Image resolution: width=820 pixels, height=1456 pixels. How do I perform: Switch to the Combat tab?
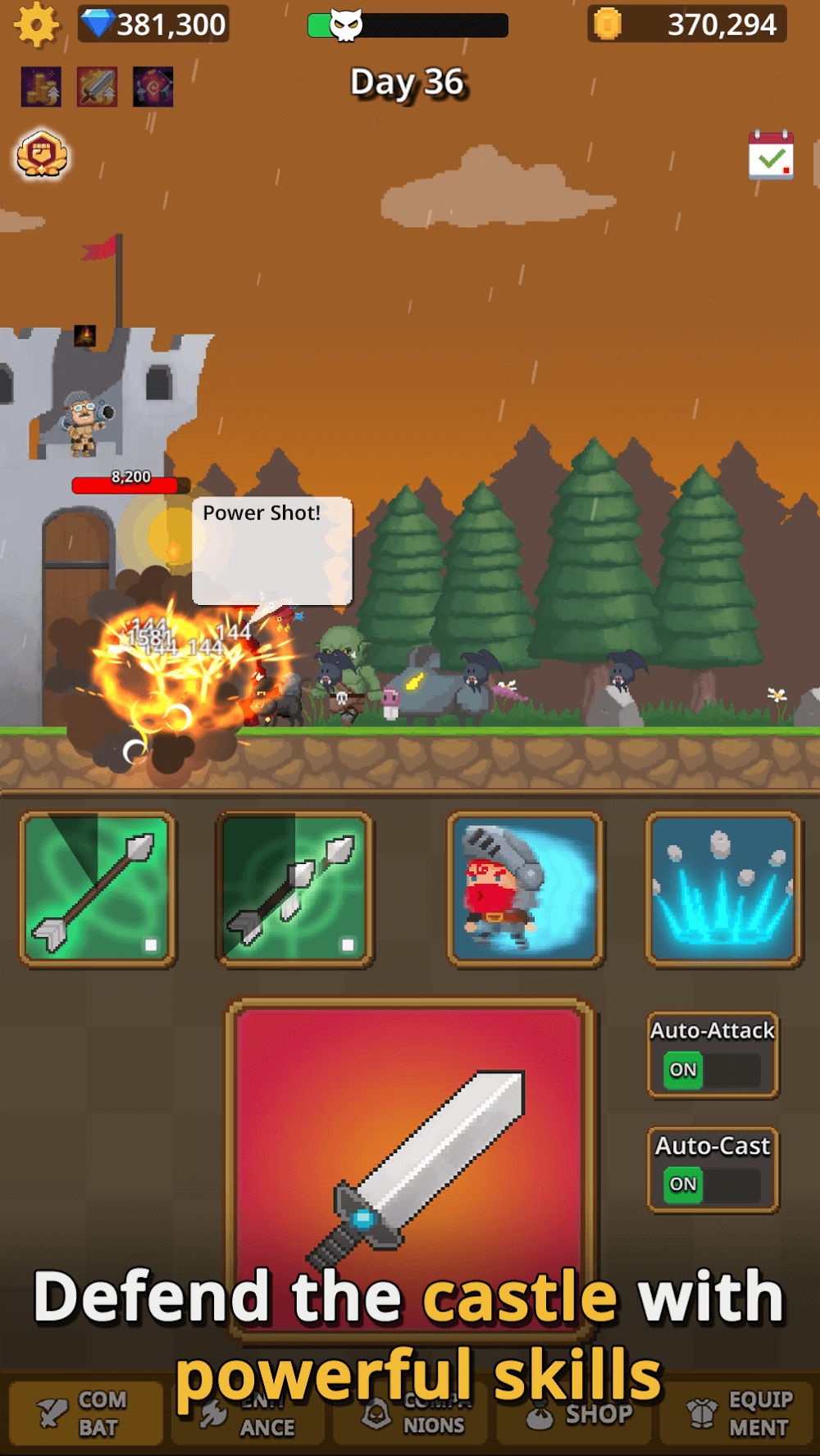coord(86,1413)
